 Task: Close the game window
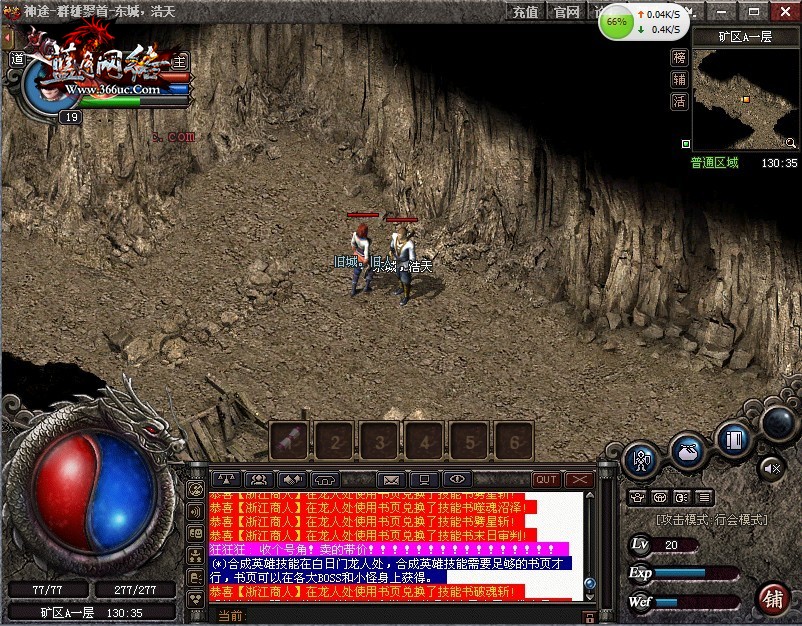point(784,11)
